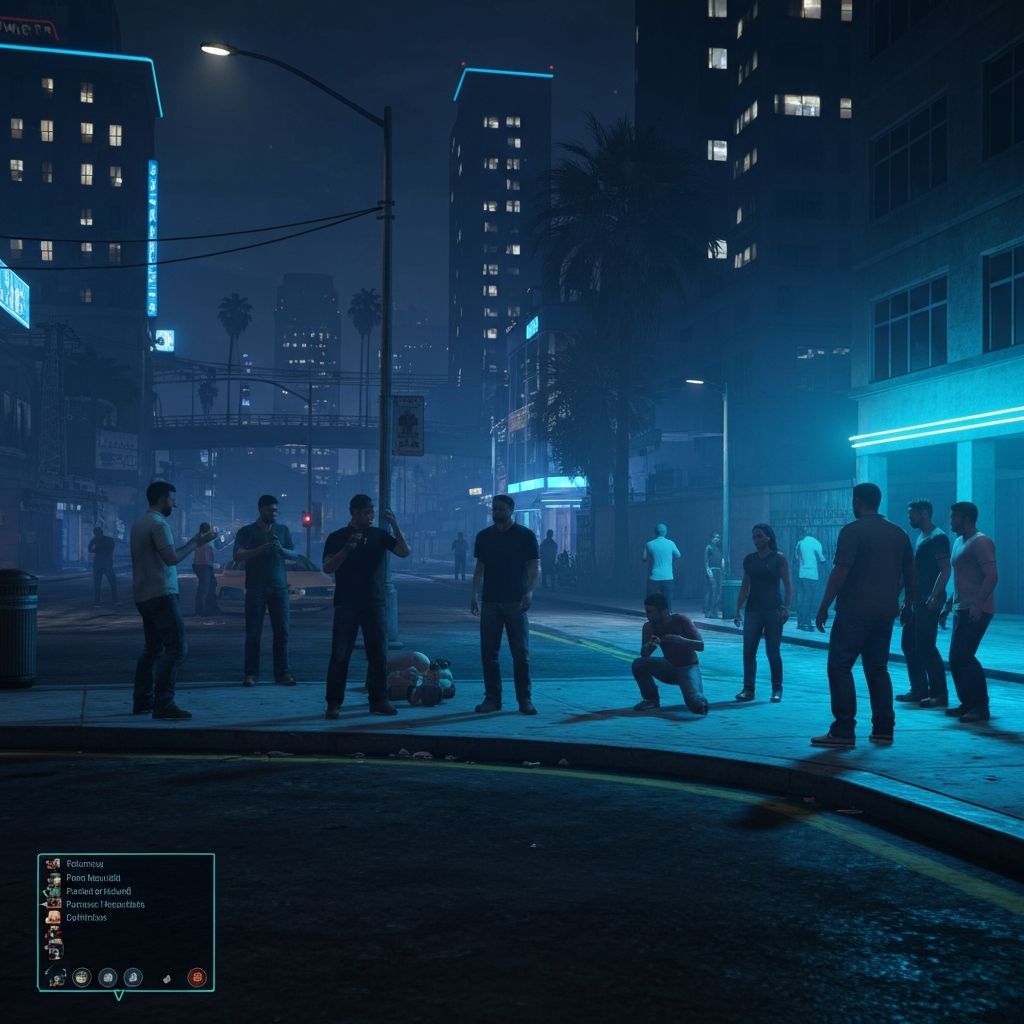Select the top entry in the list panel
This screenshot has width=1024, height=1024.
point(86,863)
